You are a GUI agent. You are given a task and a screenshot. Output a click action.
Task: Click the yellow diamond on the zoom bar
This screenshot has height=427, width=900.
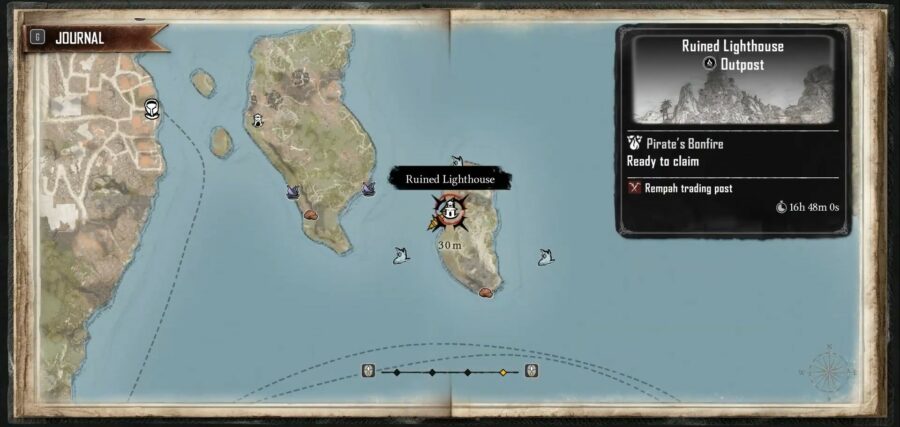click(503, 372)
